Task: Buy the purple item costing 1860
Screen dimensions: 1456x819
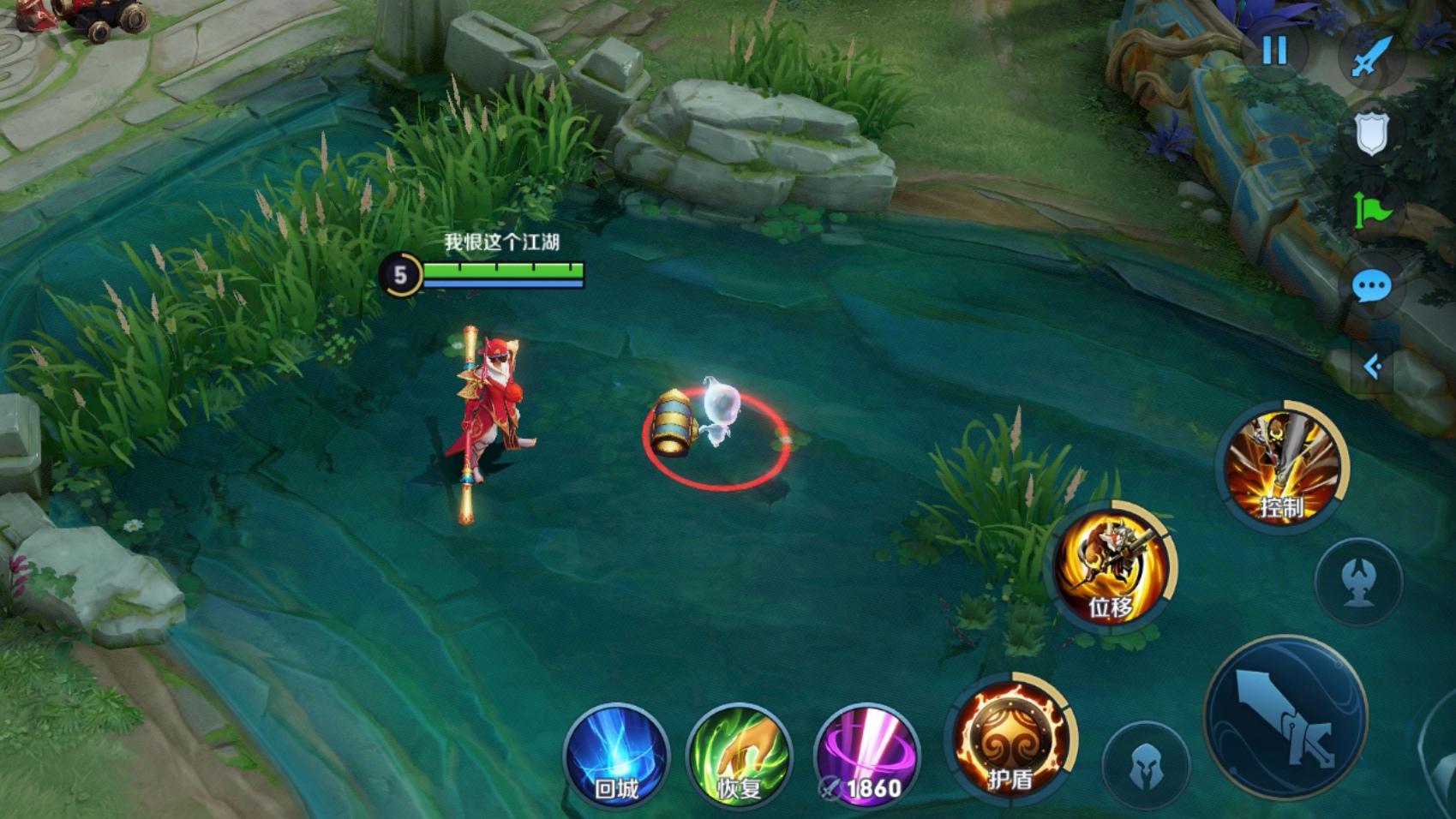Action: (866, 756)
